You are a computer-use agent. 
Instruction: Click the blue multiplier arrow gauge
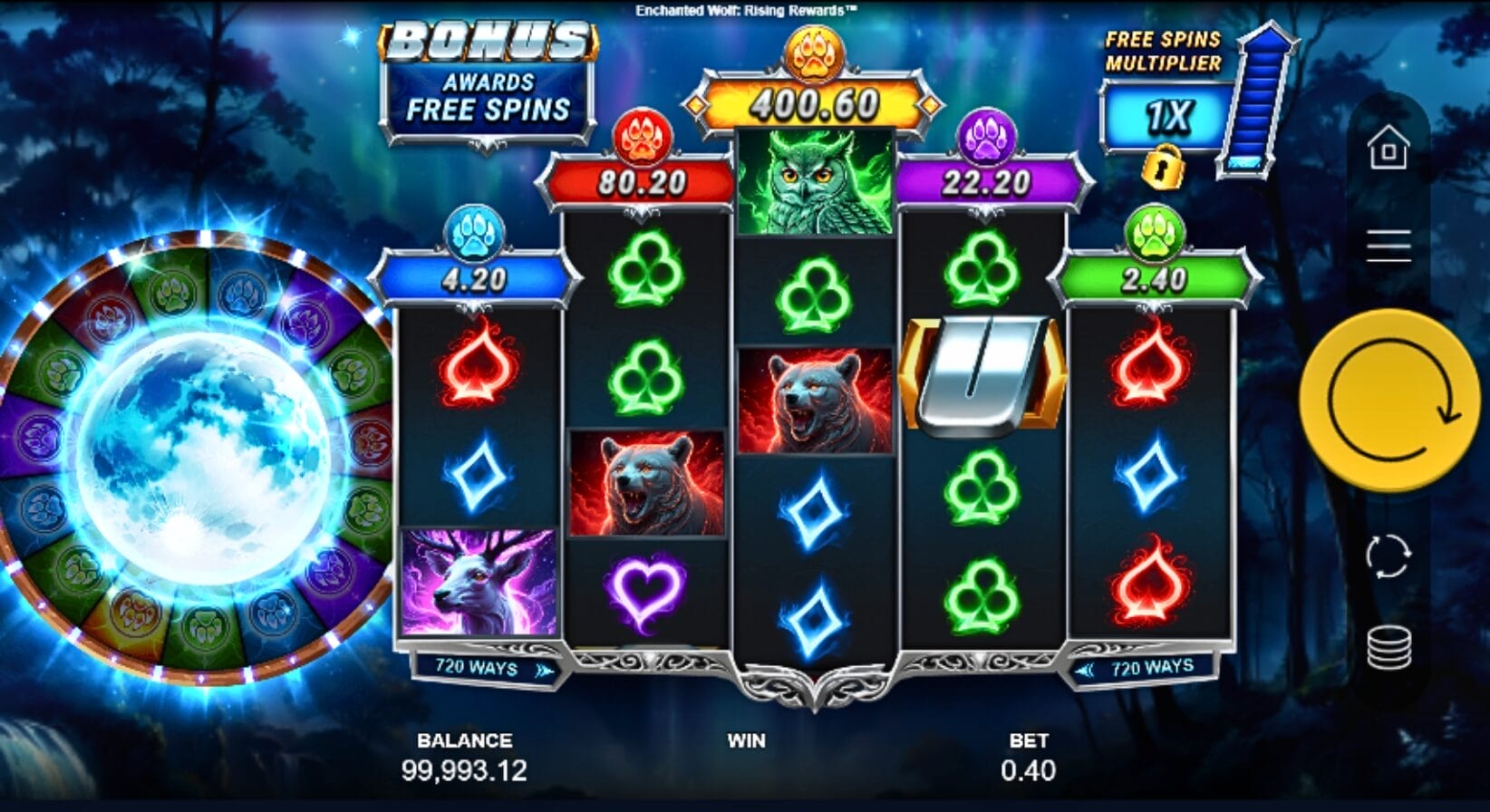click(x=1255, y=104)
